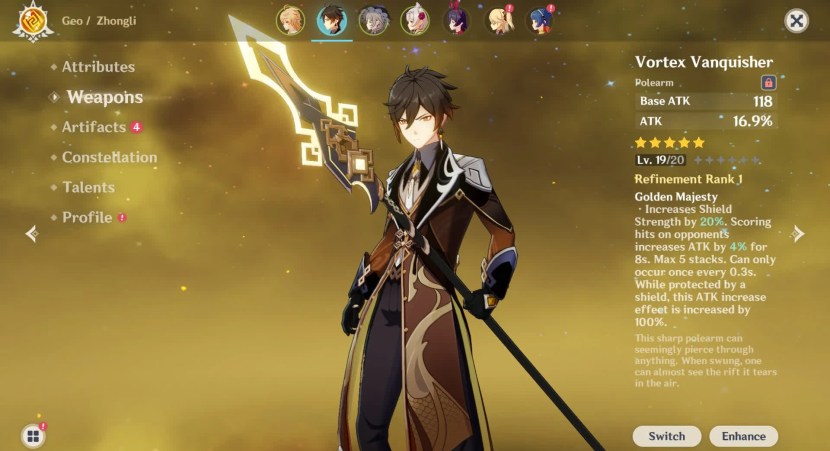Go to the previous character arrow

[32, 233]
